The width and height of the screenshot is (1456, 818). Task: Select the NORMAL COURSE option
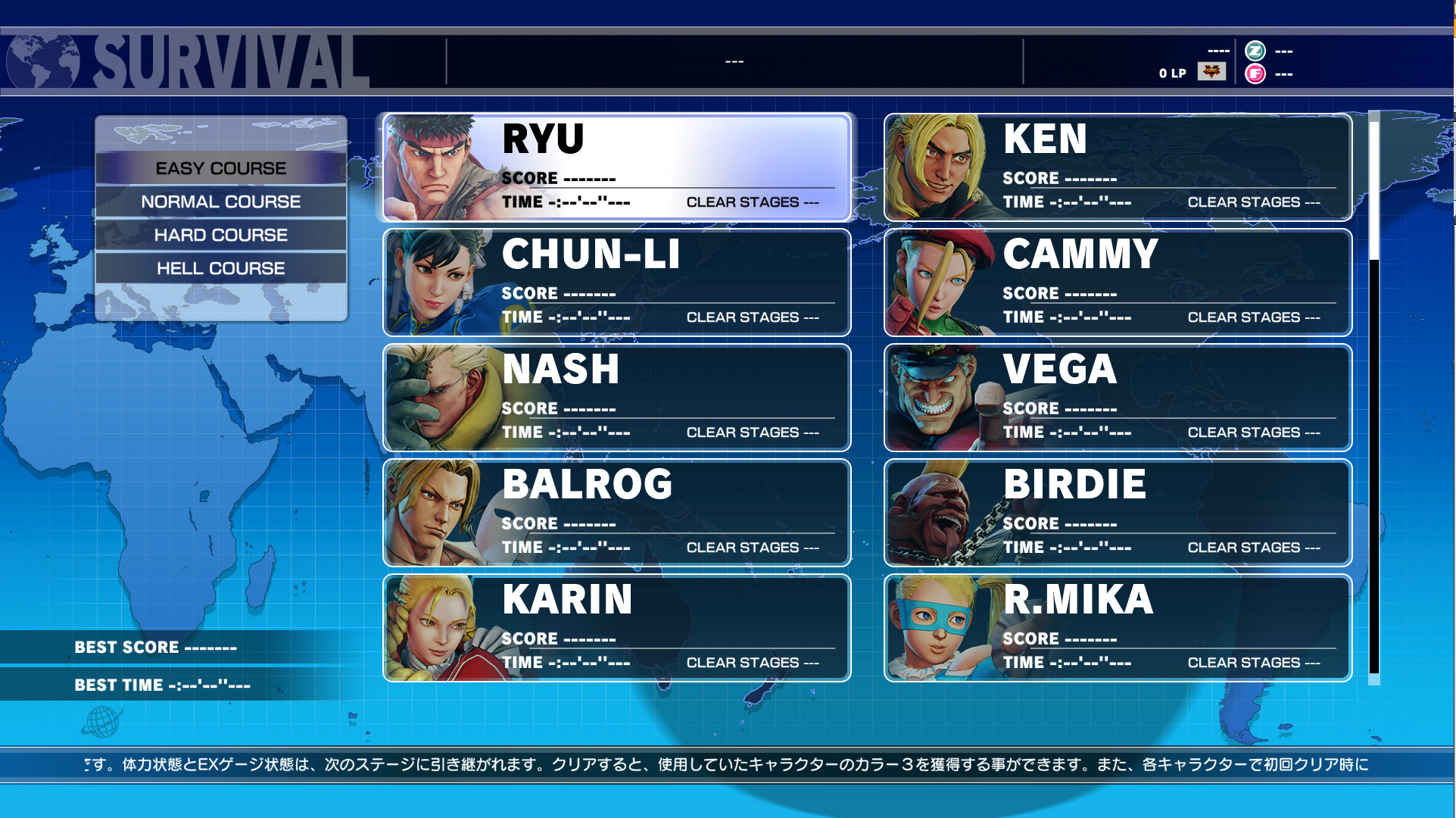pyautogui.click(x=220, y=201)
